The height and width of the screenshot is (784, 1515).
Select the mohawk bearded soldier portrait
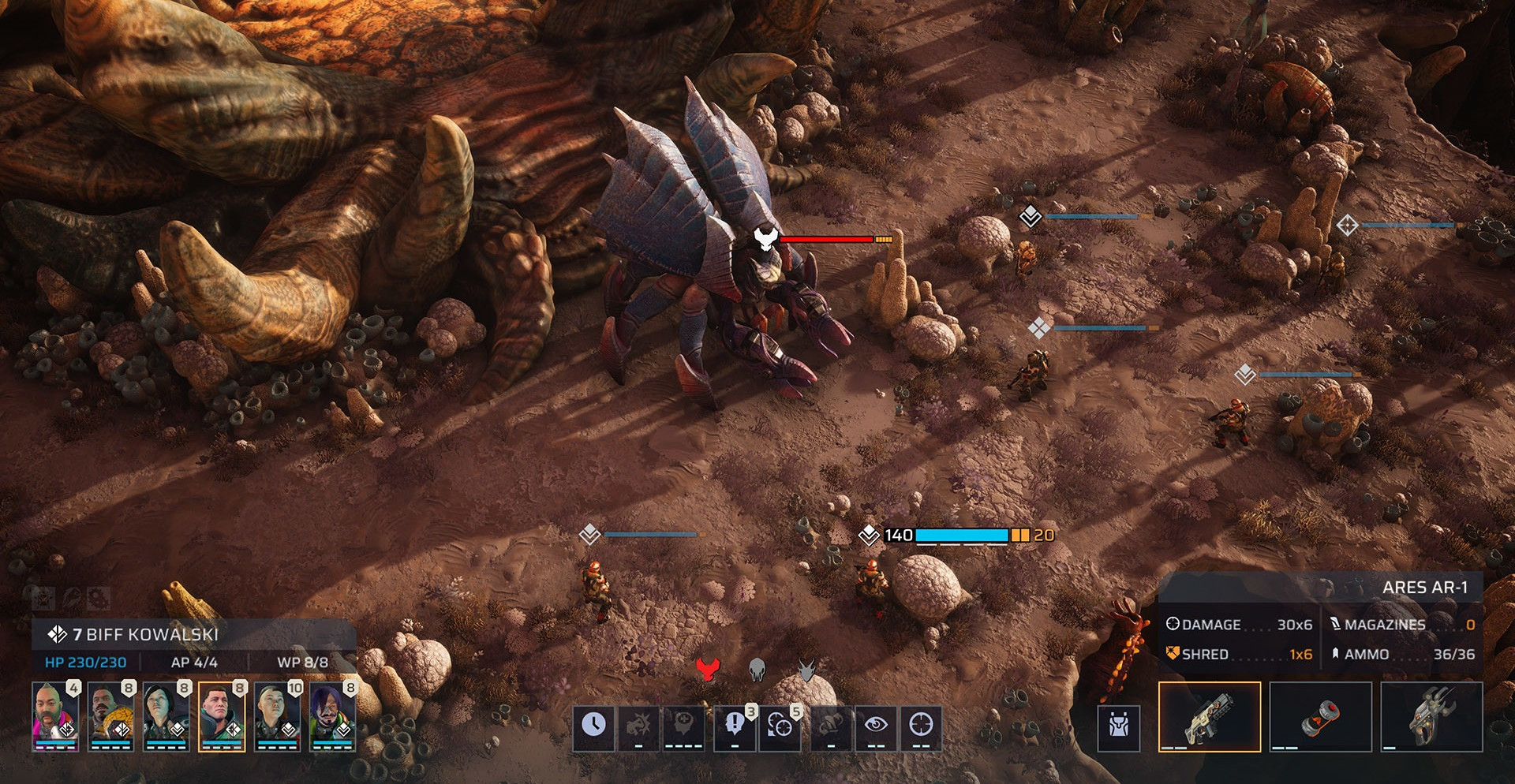[x=55, y=715]
